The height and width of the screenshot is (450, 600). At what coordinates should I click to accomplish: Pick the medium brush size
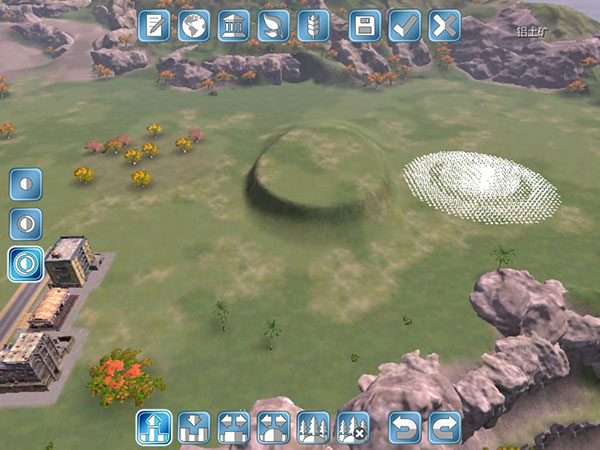(x=26, y=224)
